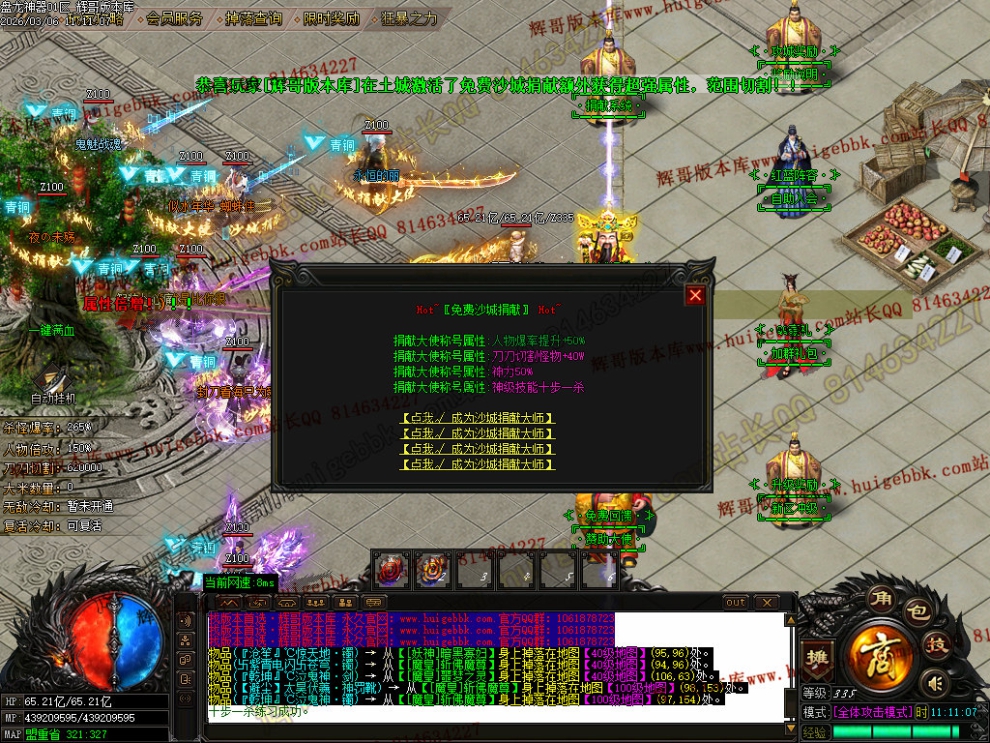Open the 狂暴之力 menu entry

click(x=409, y=18)
